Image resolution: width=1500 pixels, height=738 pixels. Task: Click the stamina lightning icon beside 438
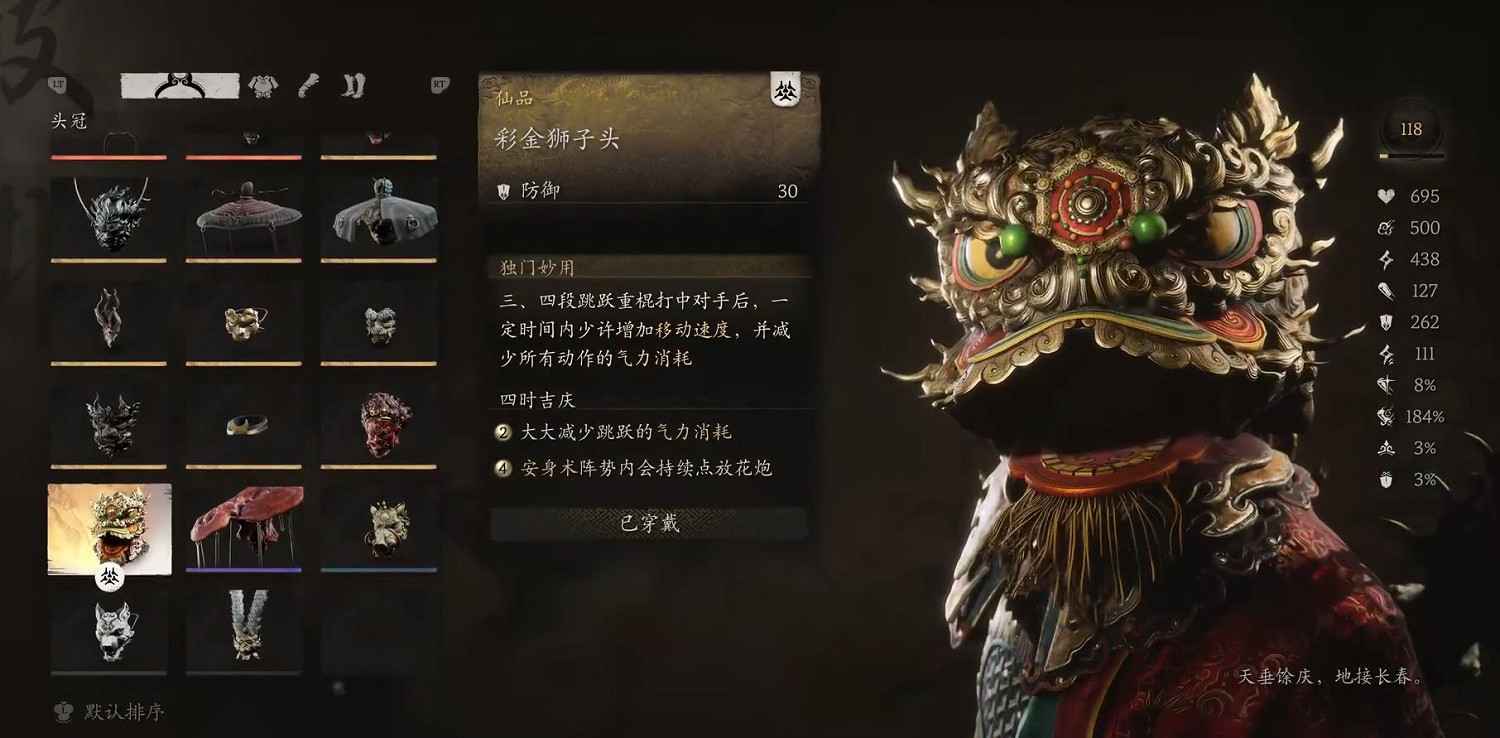[x=1385, y=259]
